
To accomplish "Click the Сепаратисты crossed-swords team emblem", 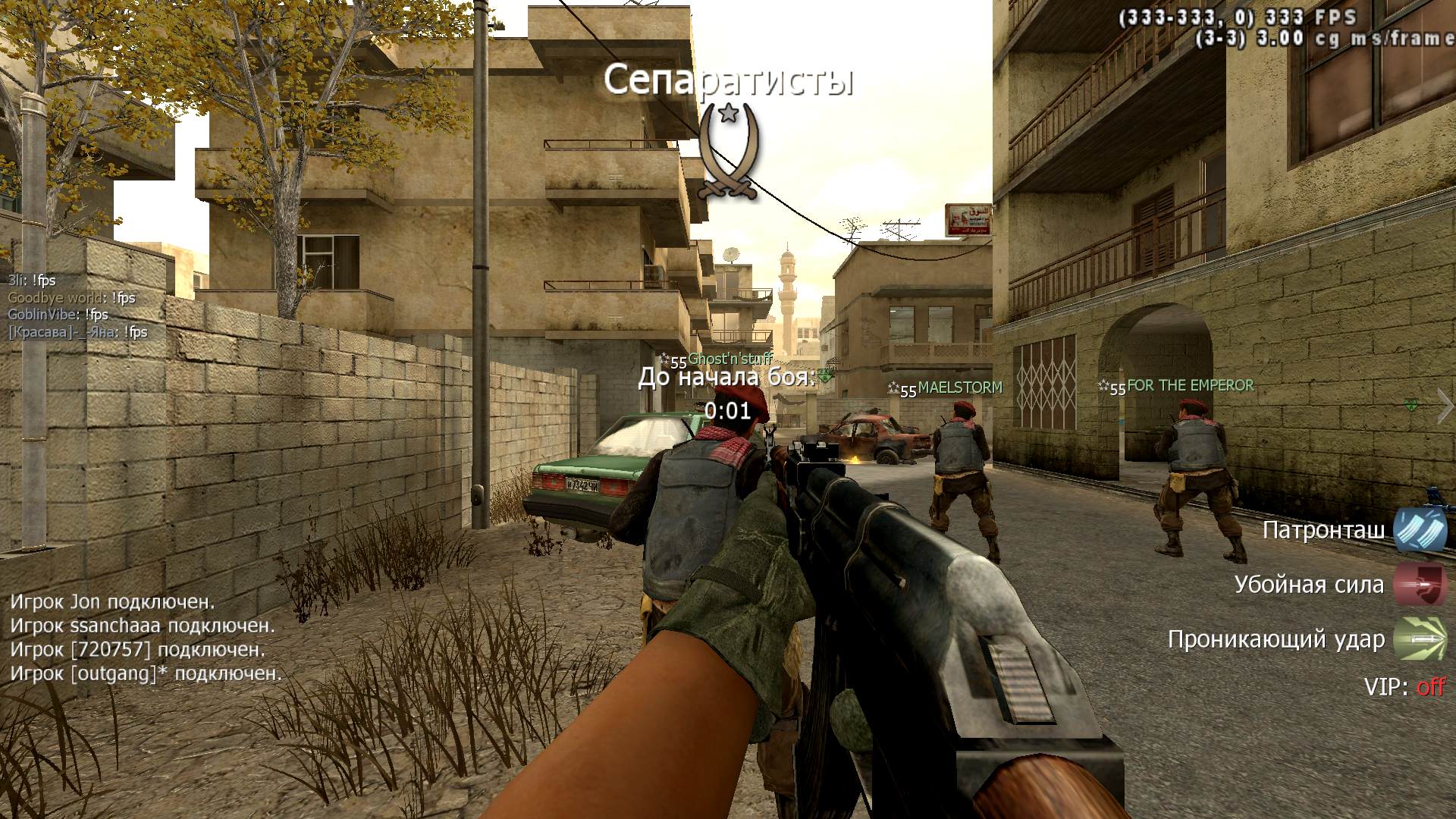I will (729, 152).
